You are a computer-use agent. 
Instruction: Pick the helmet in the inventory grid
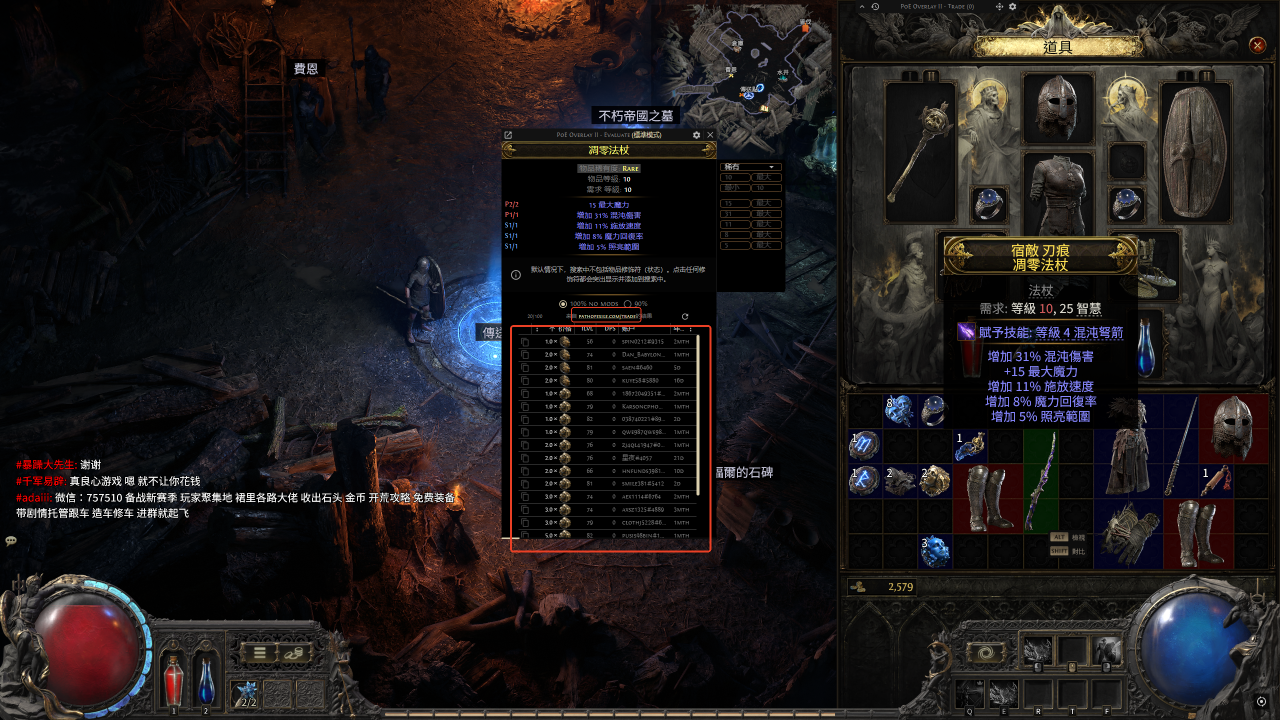click(1231, 427)
